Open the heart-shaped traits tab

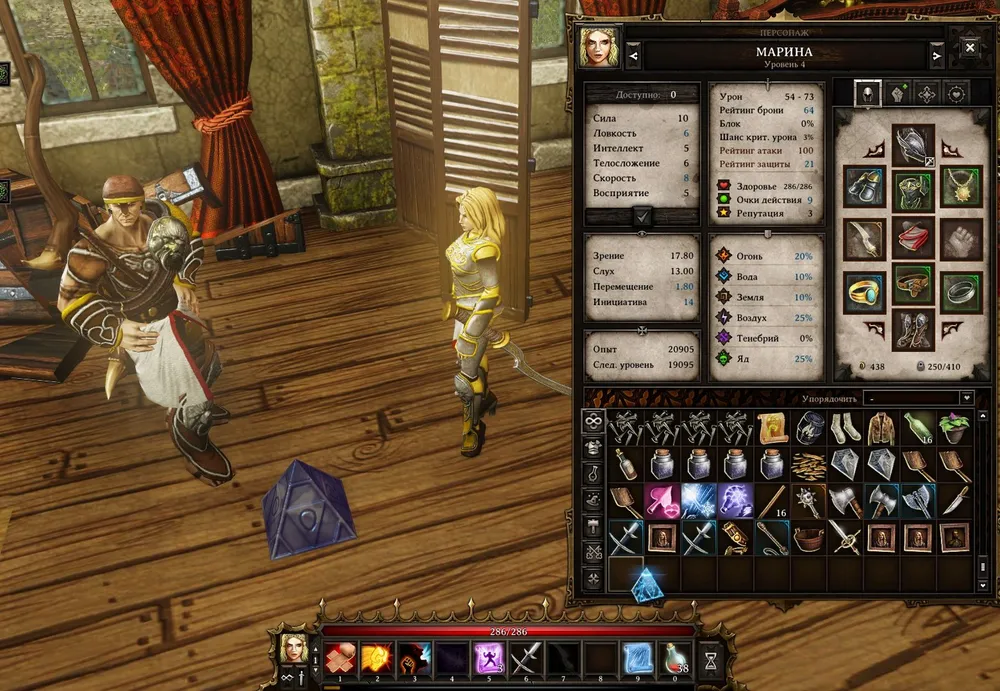tap(956, 94)
